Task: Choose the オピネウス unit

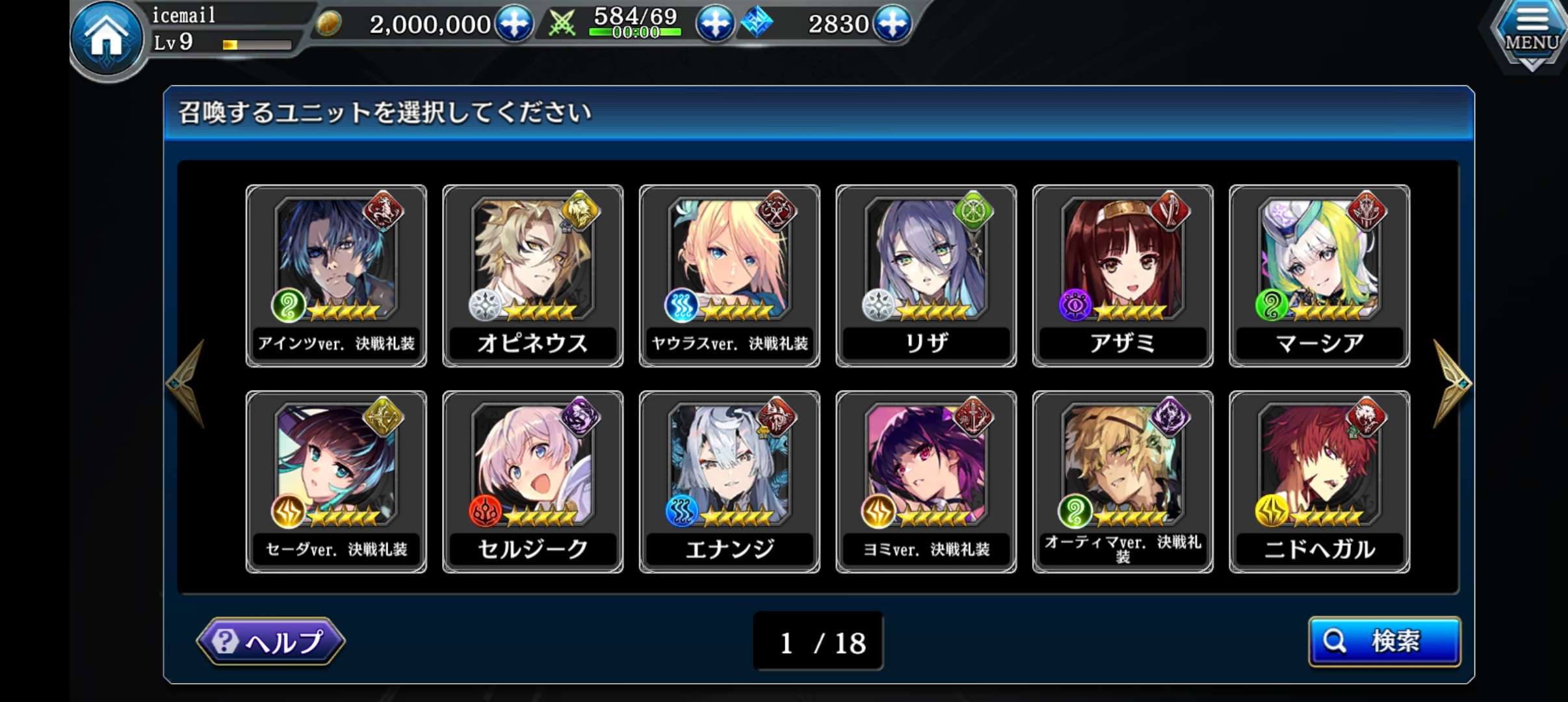Action: [x=533, y=276]
